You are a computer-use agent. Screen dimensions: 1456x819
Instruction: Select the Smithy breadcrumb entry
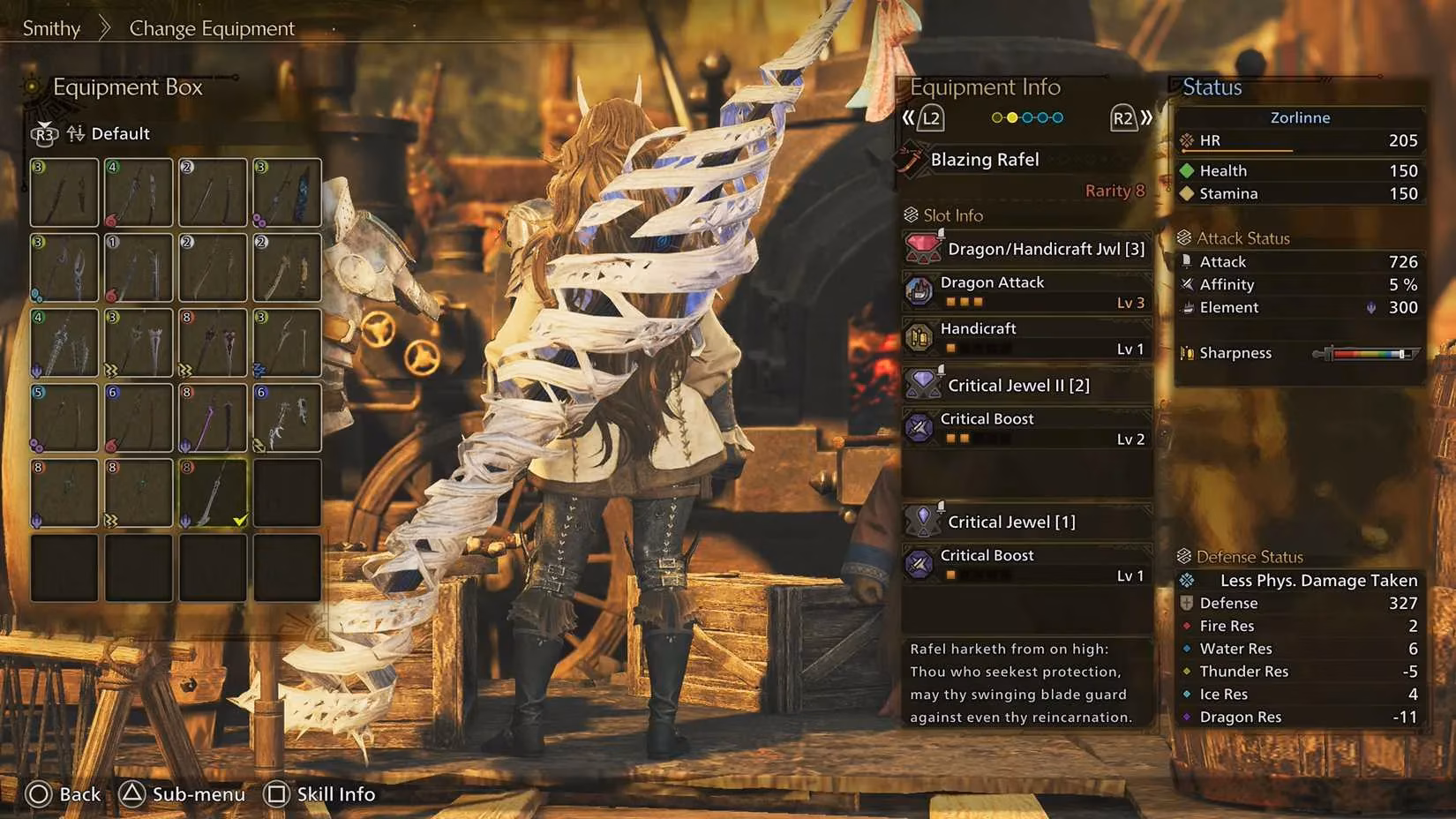click(x=50, y=27)
